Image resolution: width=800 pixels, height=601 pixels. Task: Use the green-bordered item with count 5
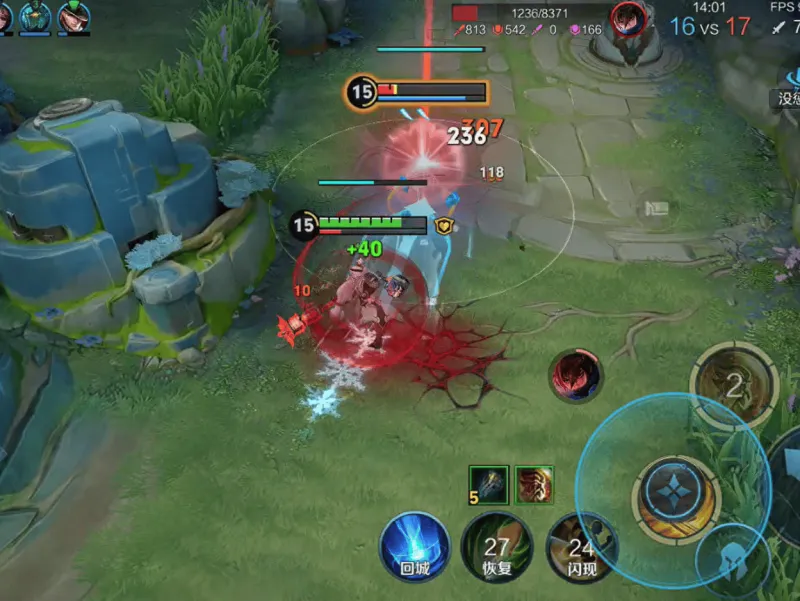489,485
